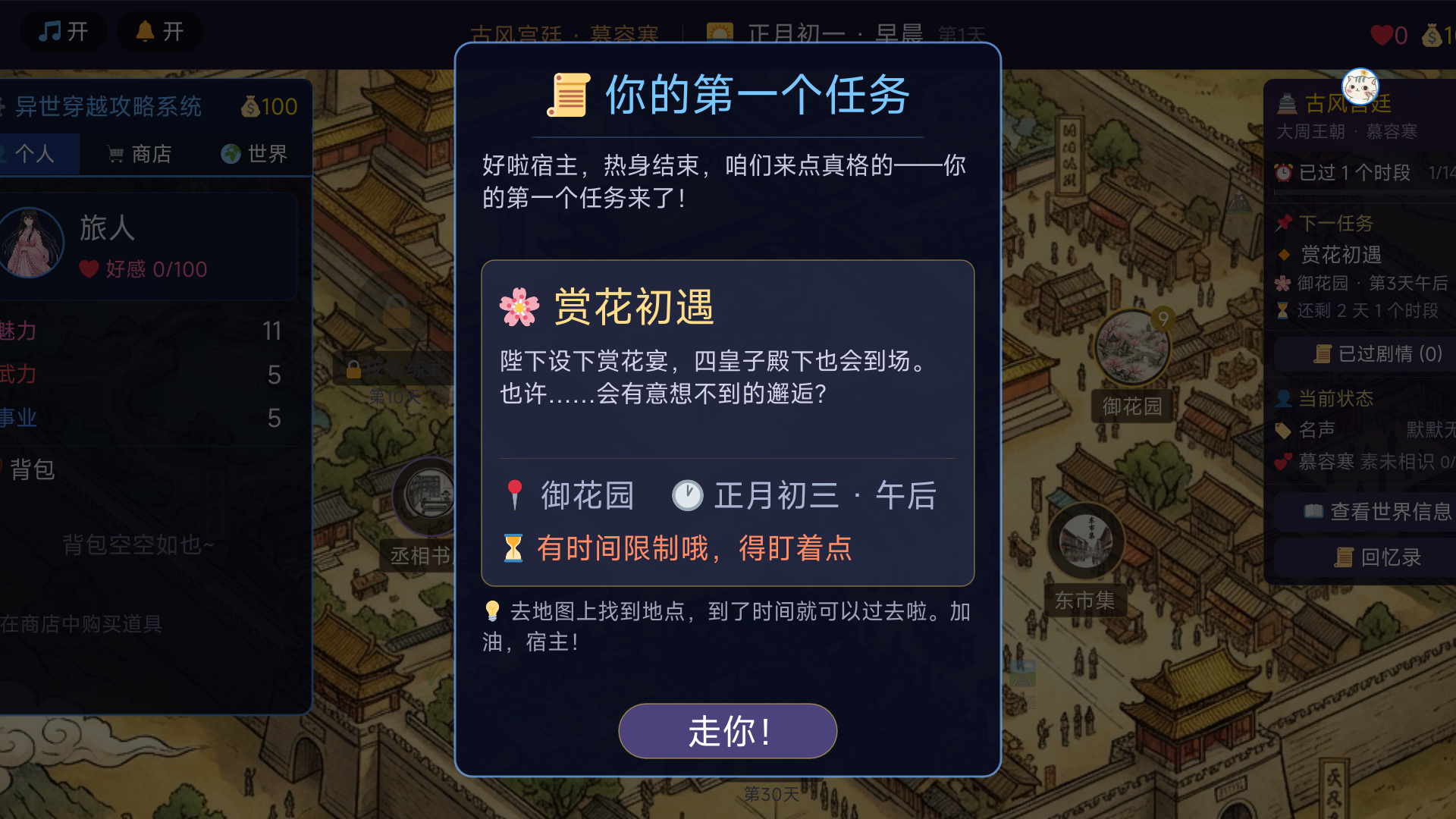The height and width of the screenshot is (819, 1456).
Task: Switch to the 世界 world tab
Action: [255, 153]
